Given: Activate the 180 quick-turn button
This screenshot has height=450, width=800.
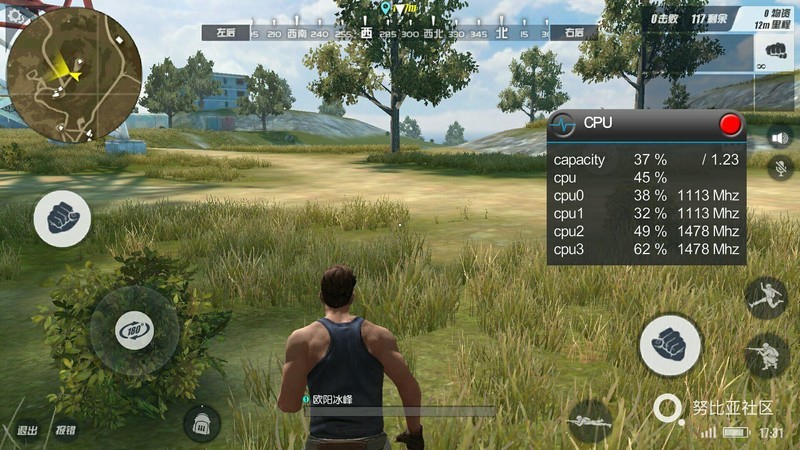Looking at the screenshot, I should point(135,331).
